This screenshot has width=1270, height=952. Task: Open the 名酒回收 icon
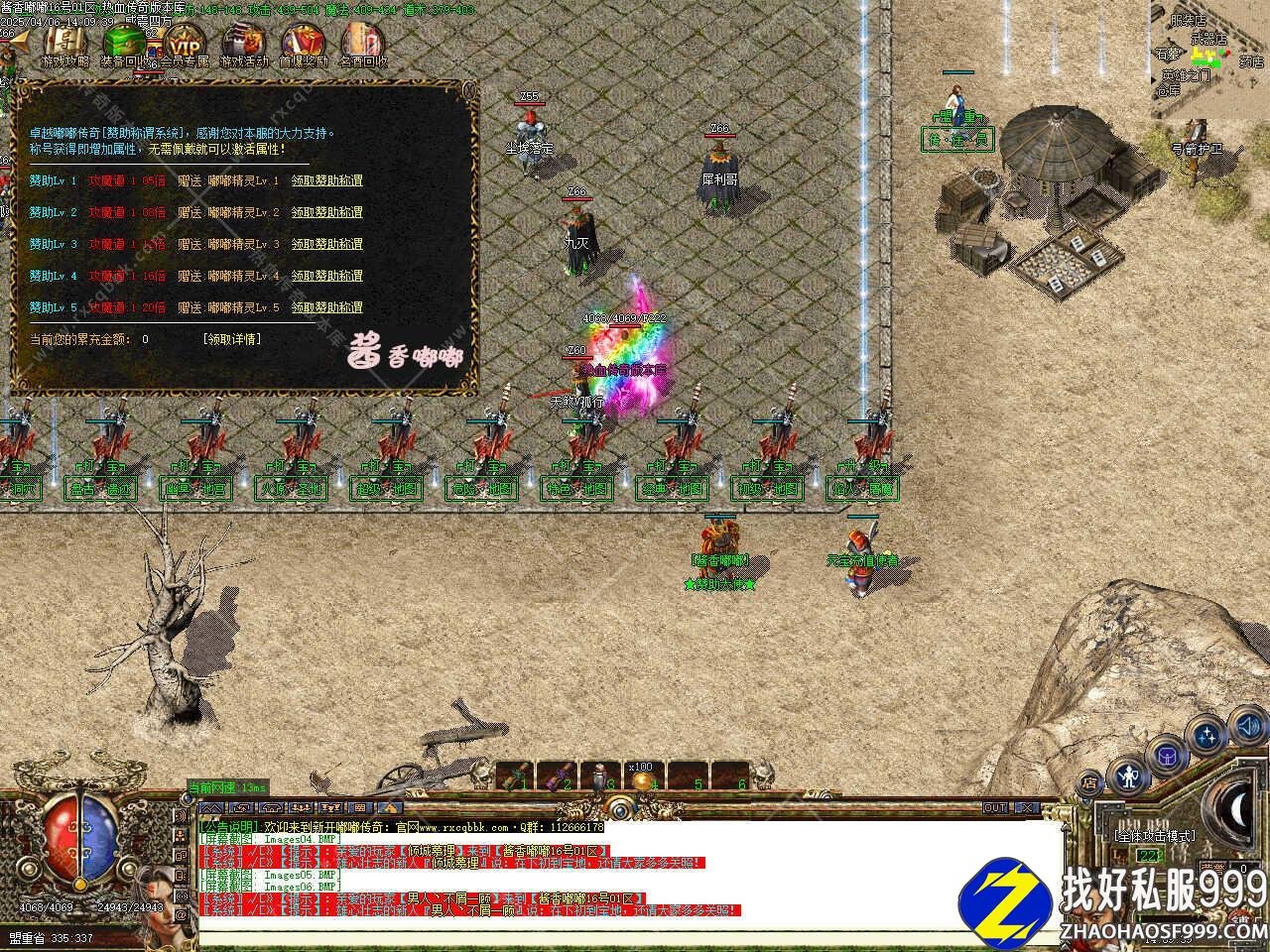coord(362,44)
